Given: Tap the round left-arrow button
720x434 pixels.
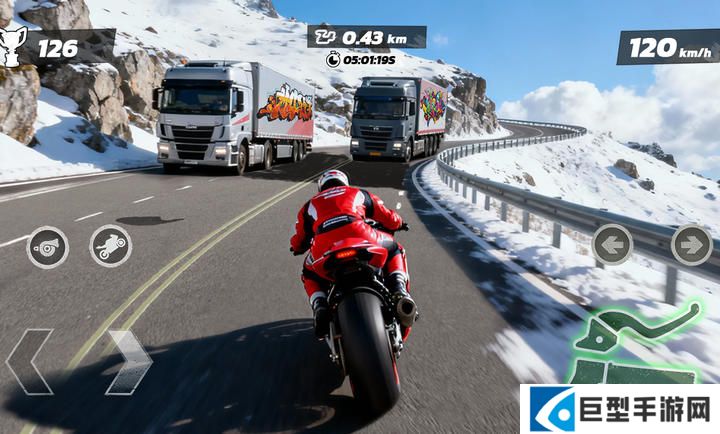Looking at the screenshot, I should click(612, 244).
